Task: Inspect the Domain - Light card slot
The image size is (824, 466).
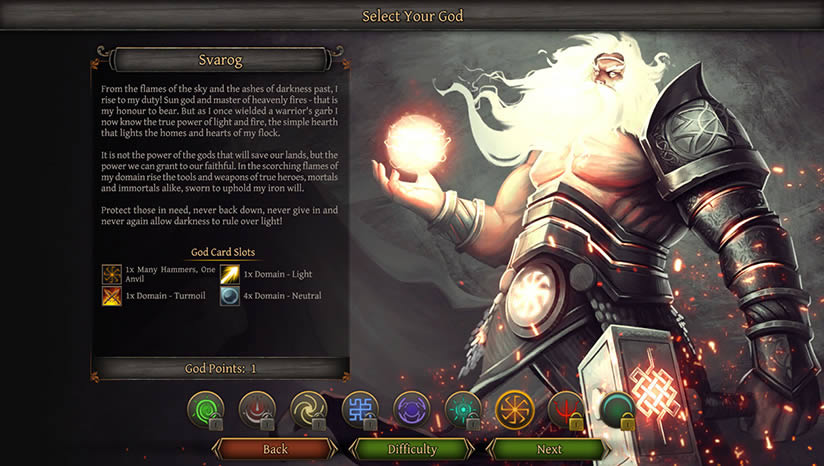Action: (230, 274)
